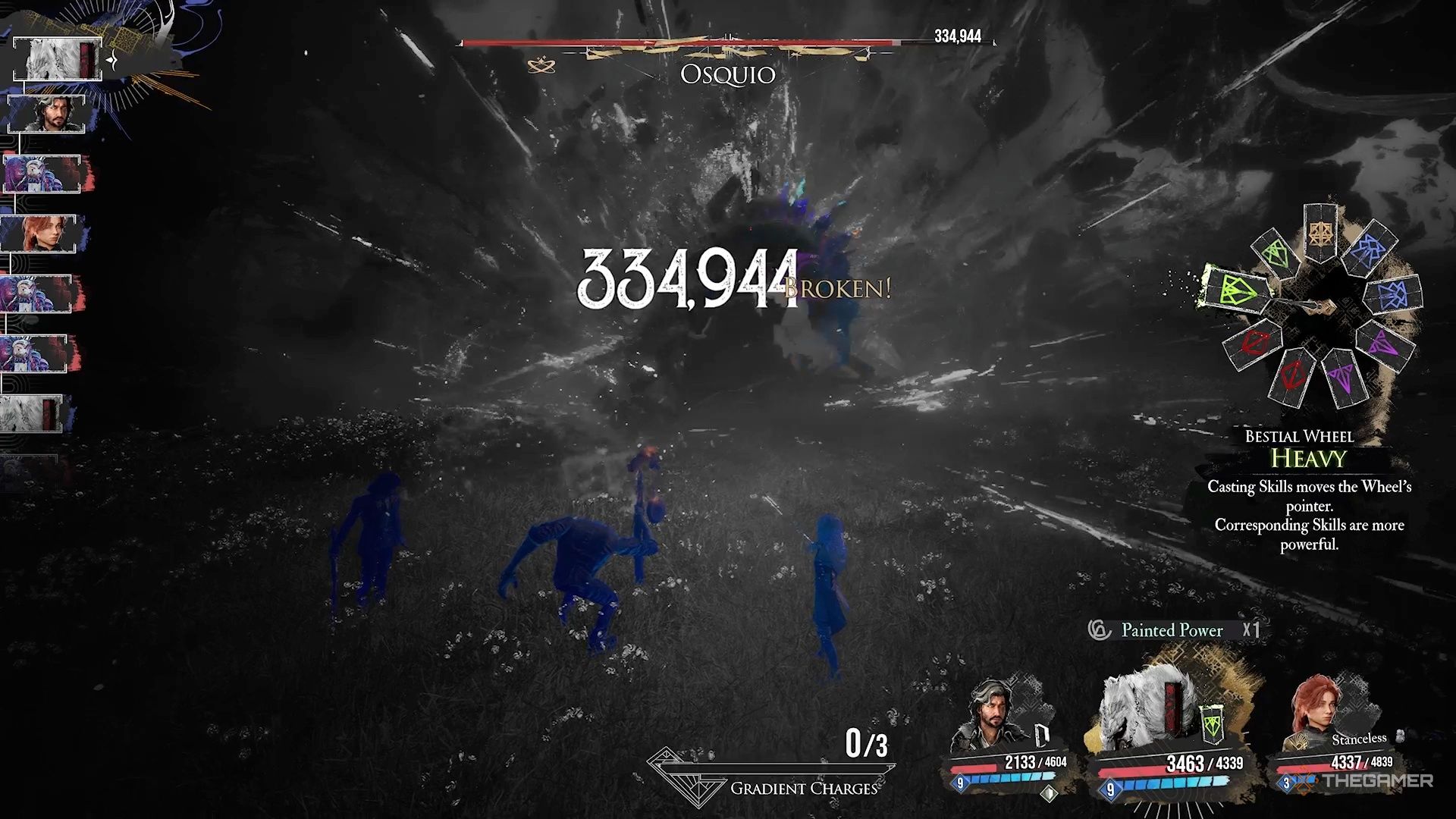Click the Stanceless status label
This screenshot has height=819, width=1456.
(x=1358, y=739)
